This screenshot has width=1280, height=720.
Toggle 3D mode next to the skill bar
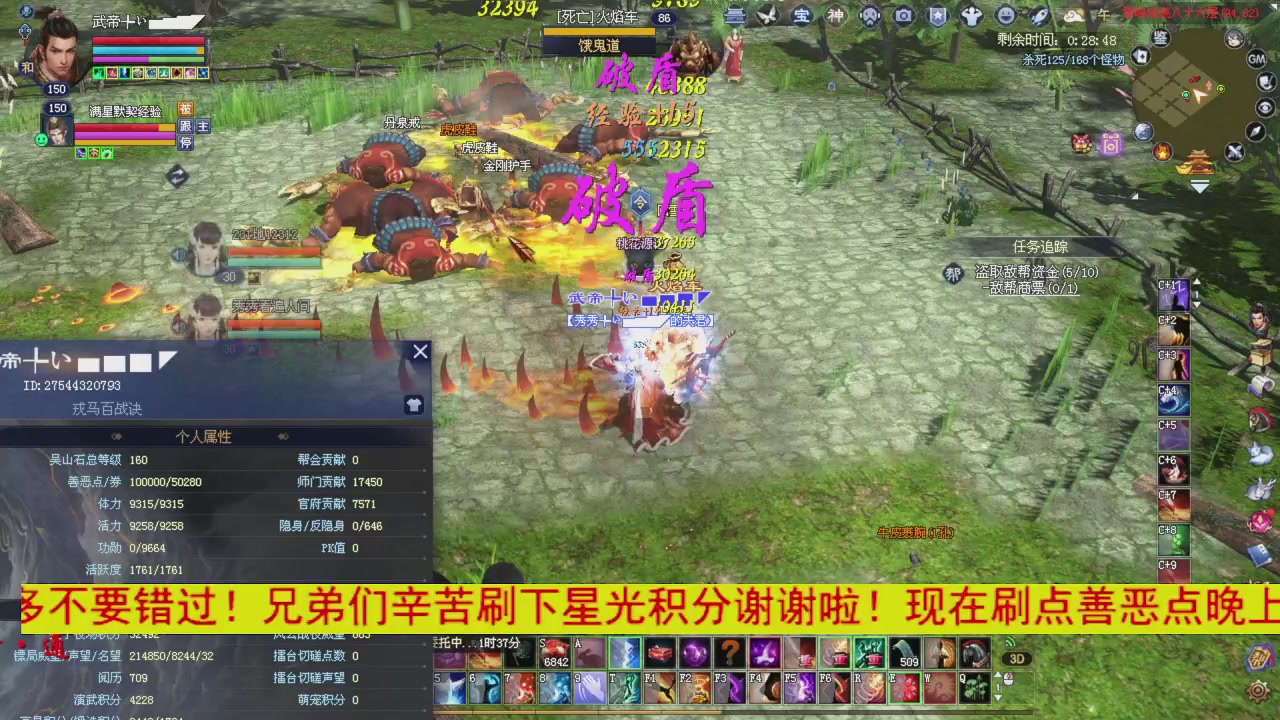[x=1018, y=659]
